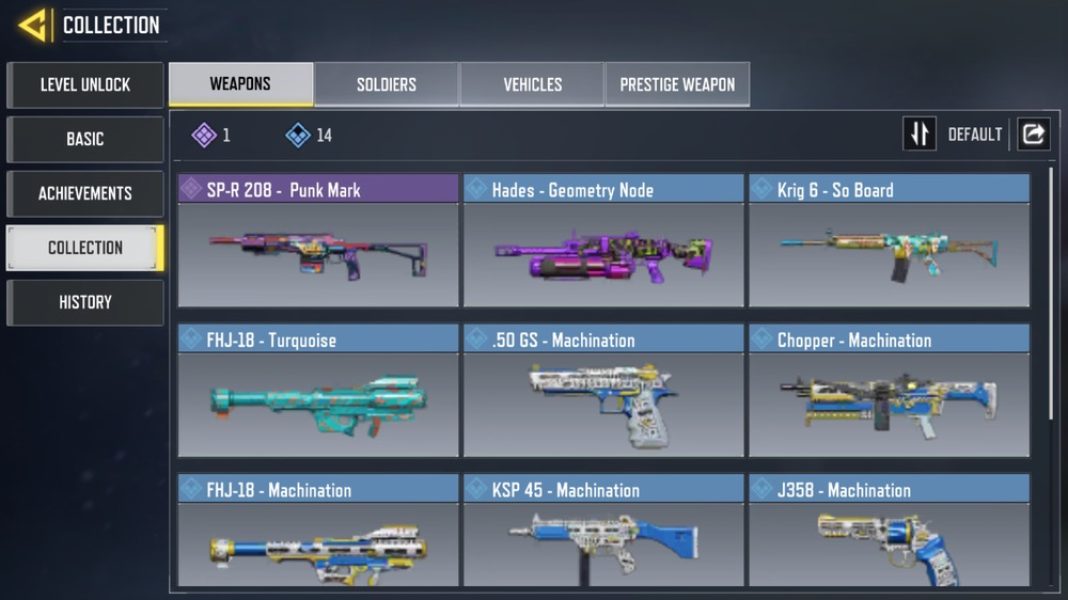Select the Basic menu entry
Viewport: 1068px width, 600px height.
pyautogui.click(x=85, y=139)
